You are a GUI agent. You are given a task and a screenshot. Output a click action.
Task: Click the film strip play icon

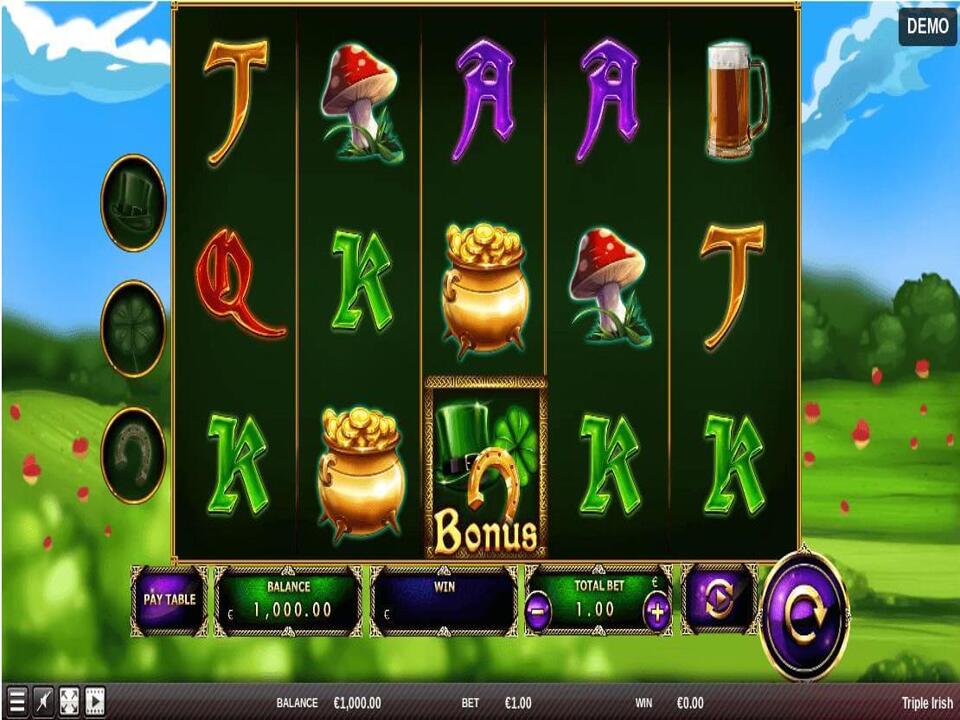coord(95,700)
